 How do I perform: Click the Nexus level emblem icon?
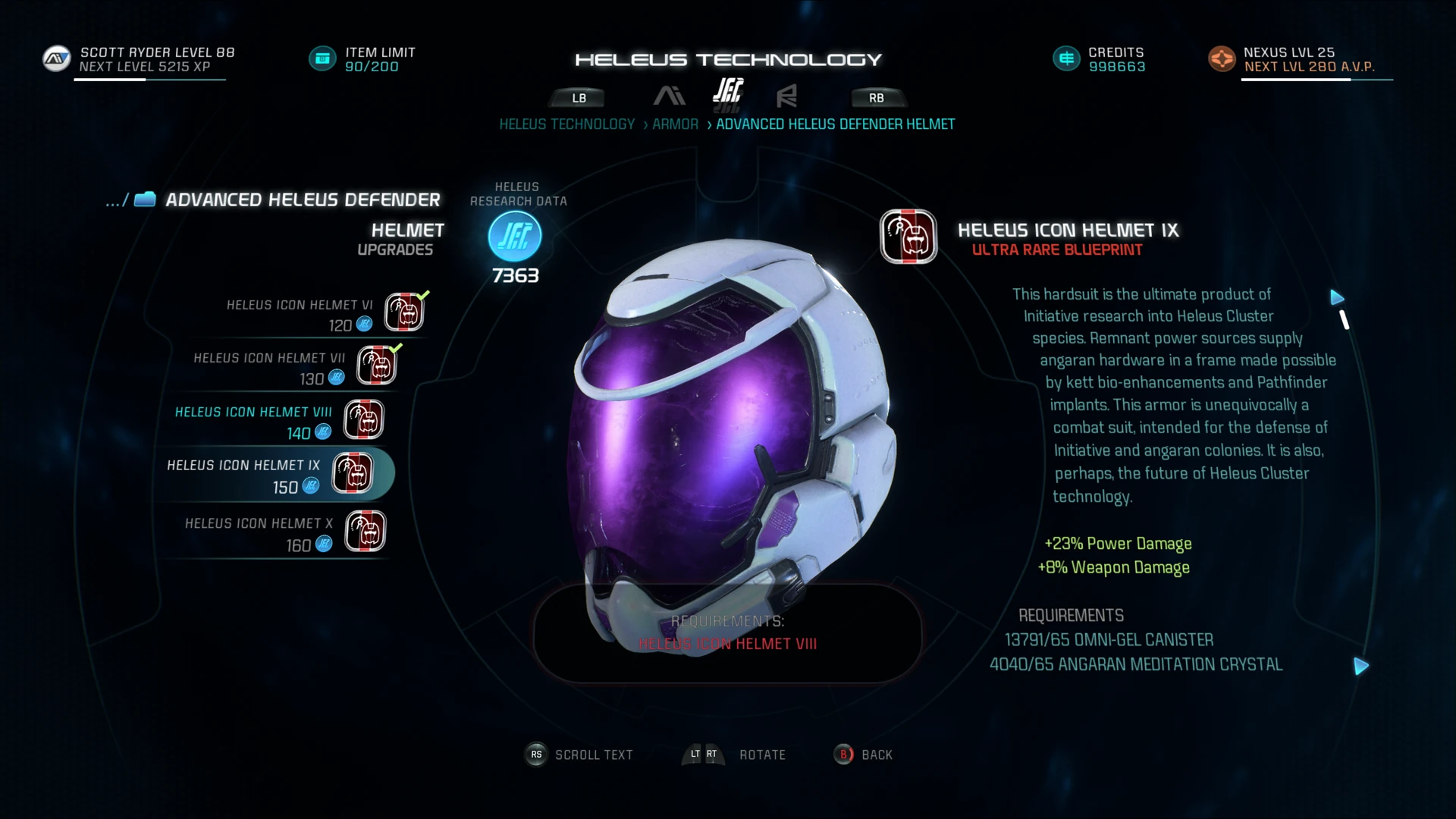1222,58
